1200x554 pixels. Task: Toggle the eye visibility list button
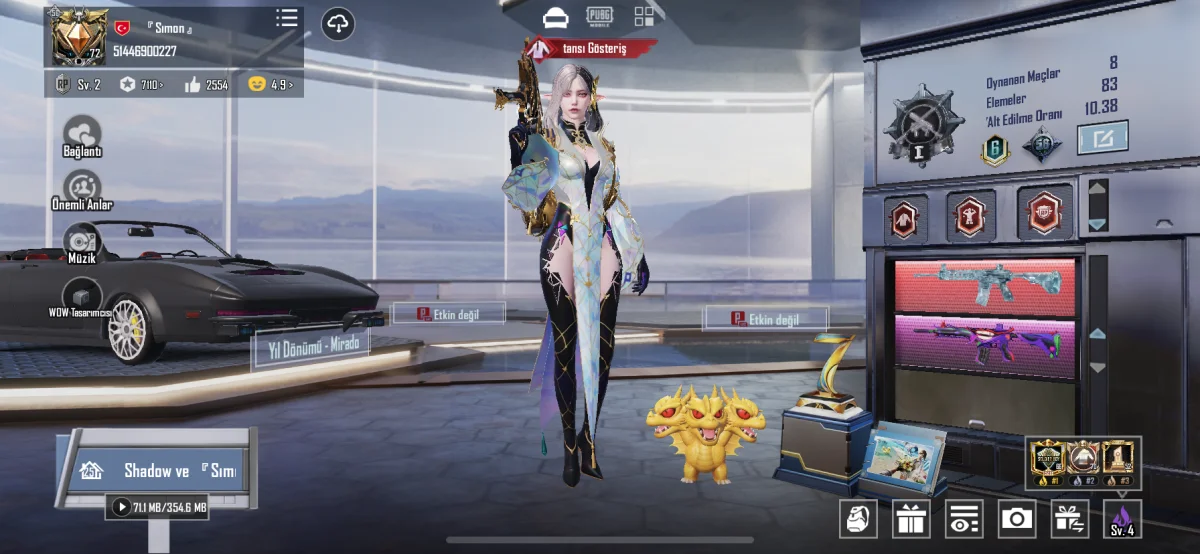(x=964, y=518)
